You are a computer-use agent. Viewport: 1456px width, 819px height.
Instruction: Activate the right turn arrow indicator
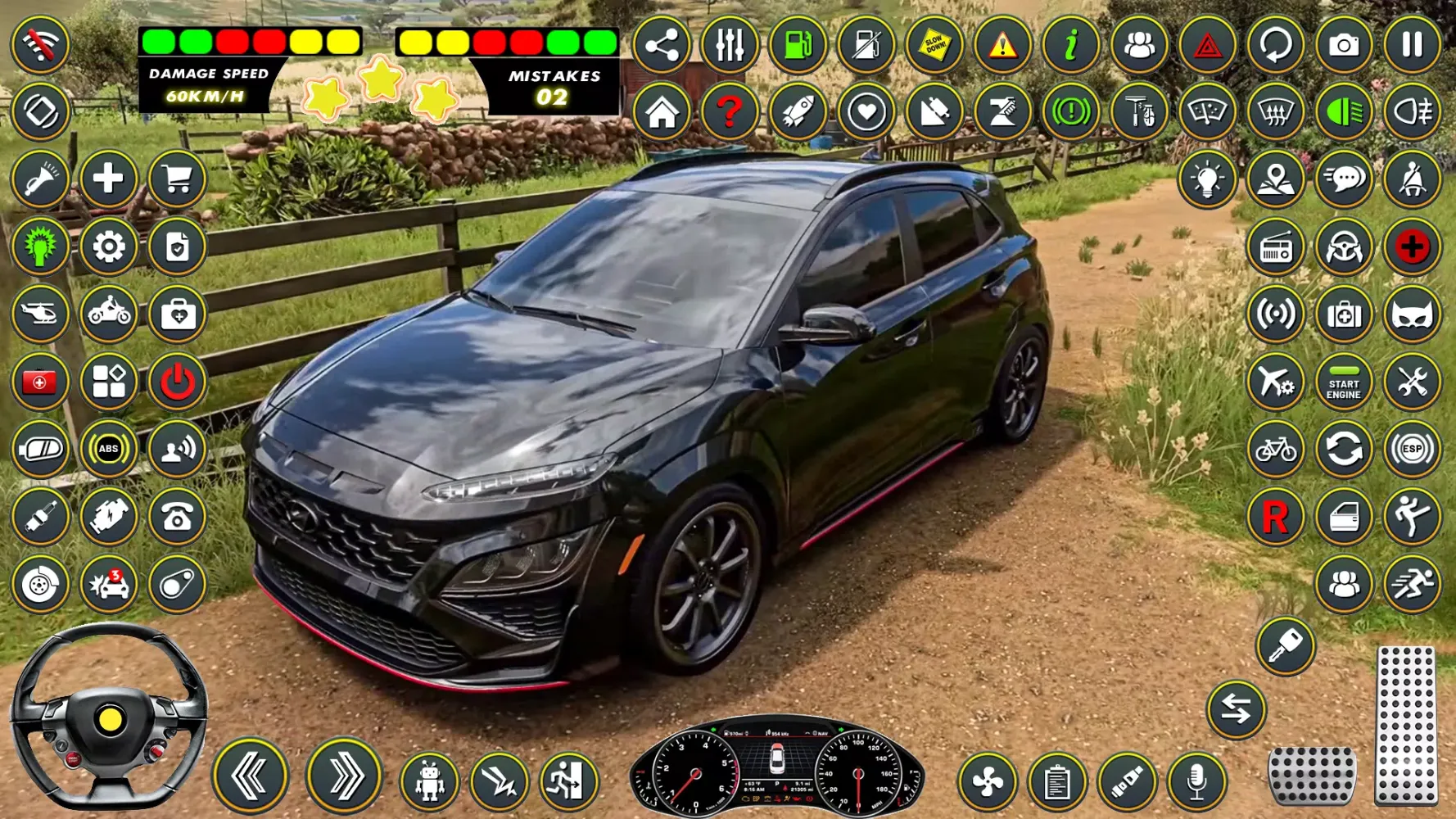pos(345,776)
